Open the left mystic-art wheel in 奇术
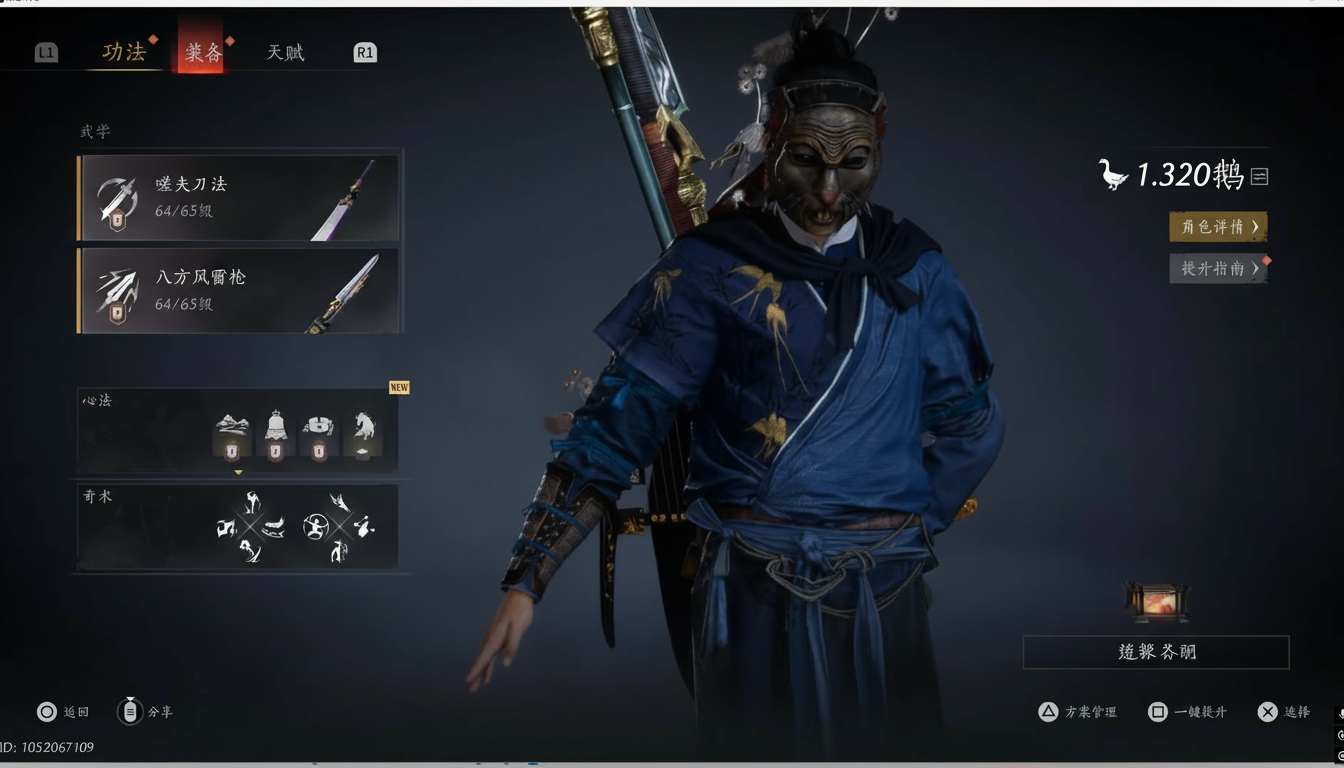 (250, 526)
